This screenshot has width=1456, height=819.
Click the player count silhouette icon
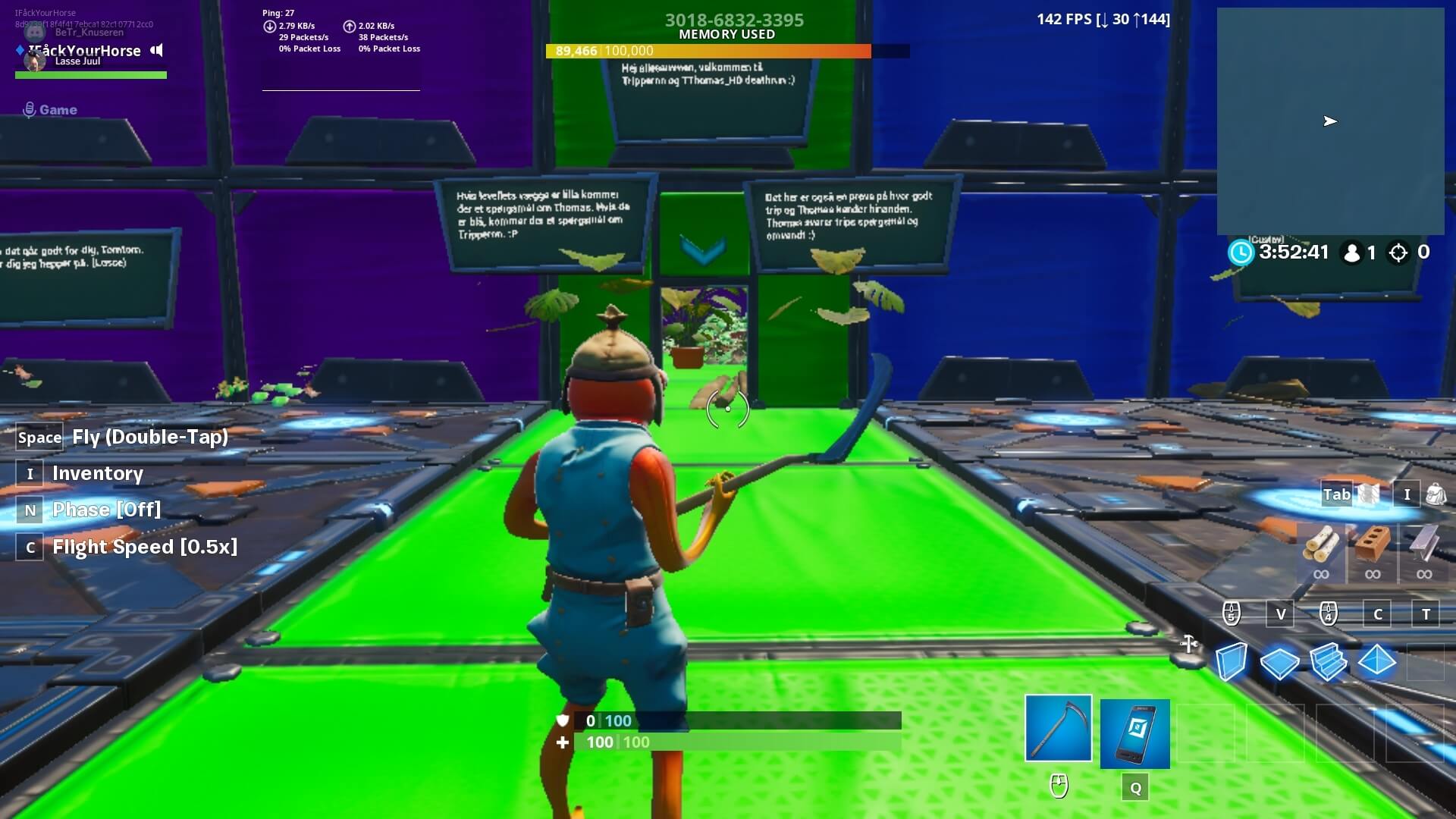(x=1354, y=253)
